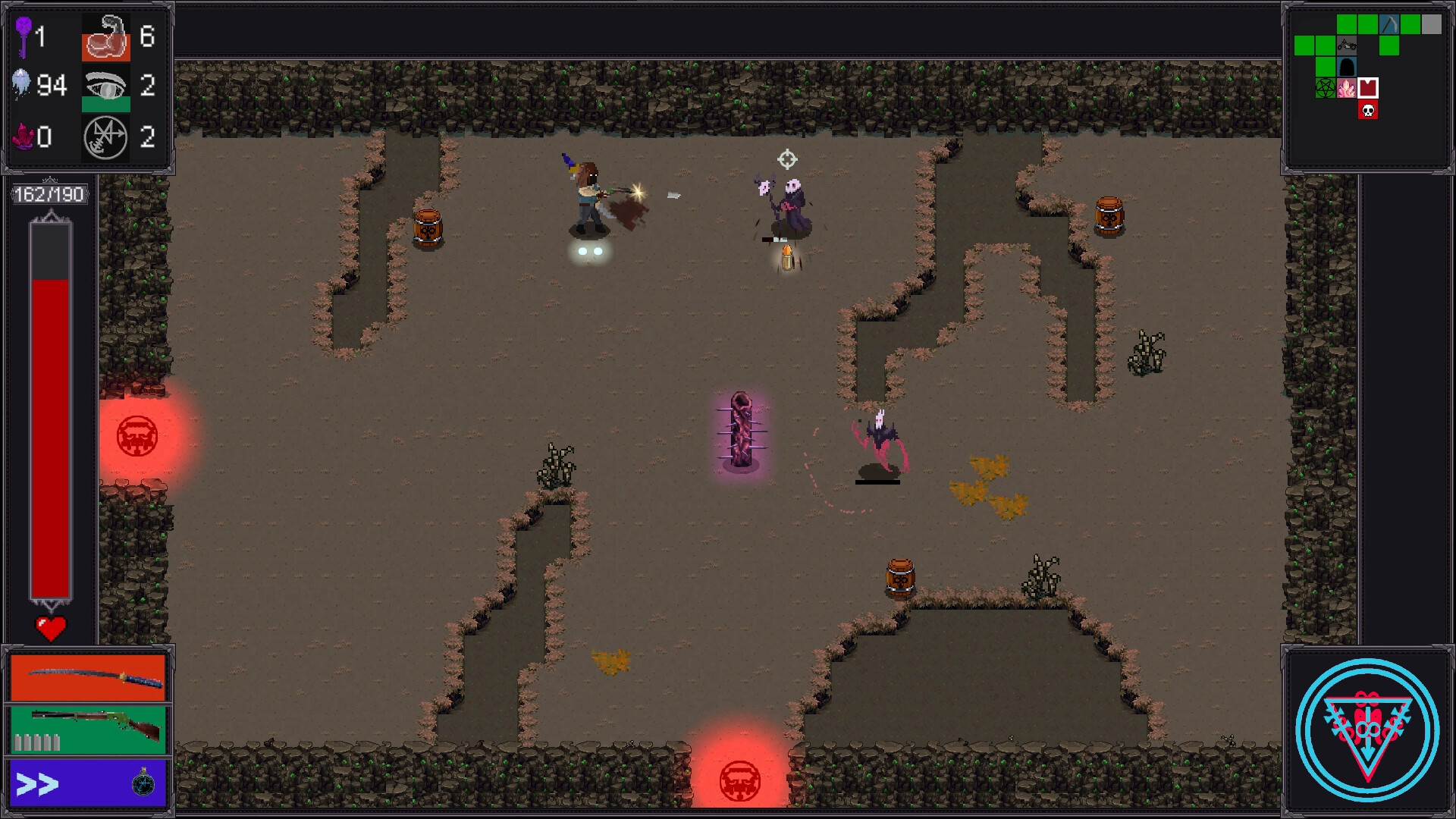Click the glowing red exit marker on the left

137,436
